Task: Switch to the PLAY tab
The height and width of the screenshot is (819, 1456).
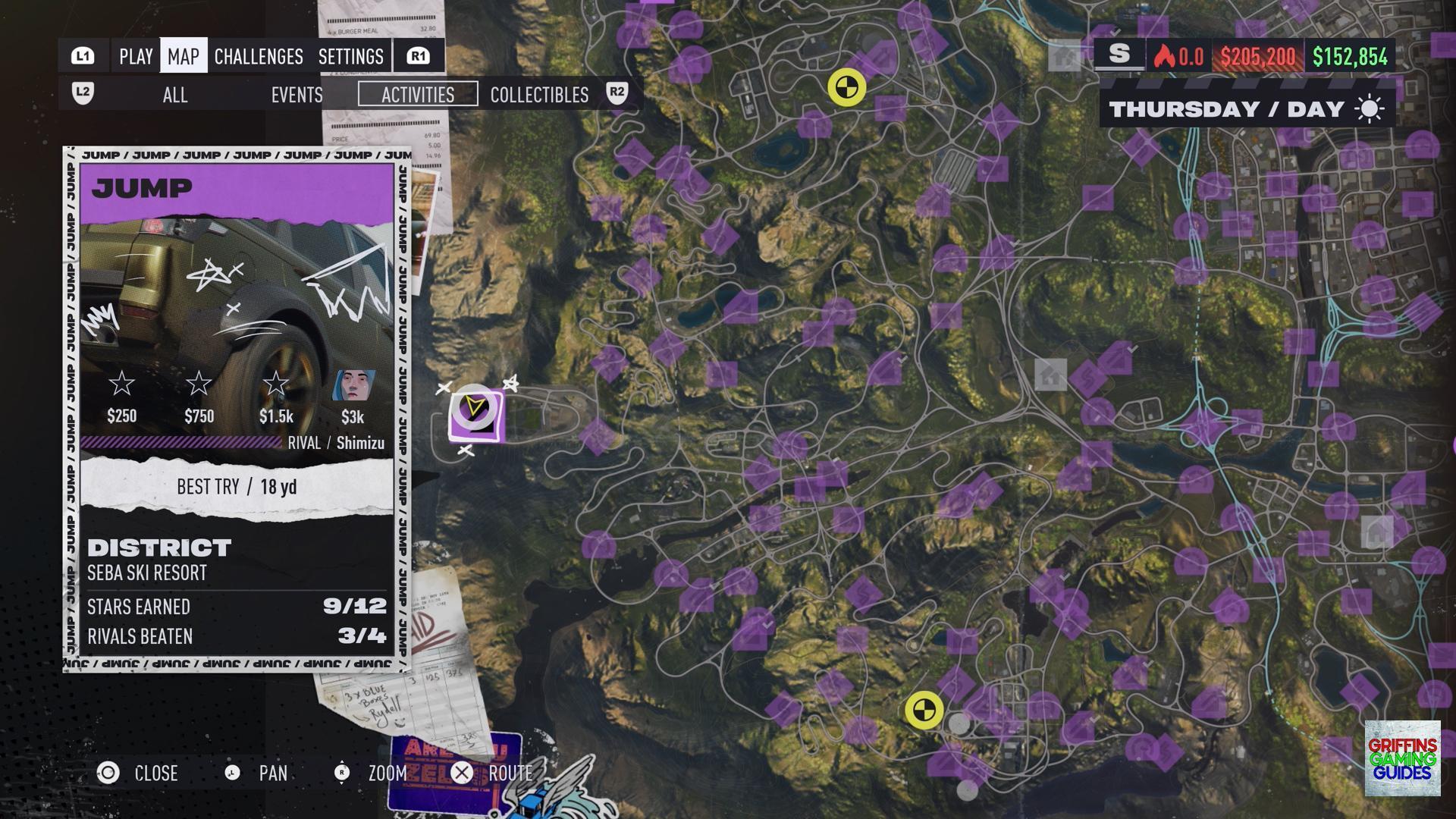Action: [x=136, y=56]
